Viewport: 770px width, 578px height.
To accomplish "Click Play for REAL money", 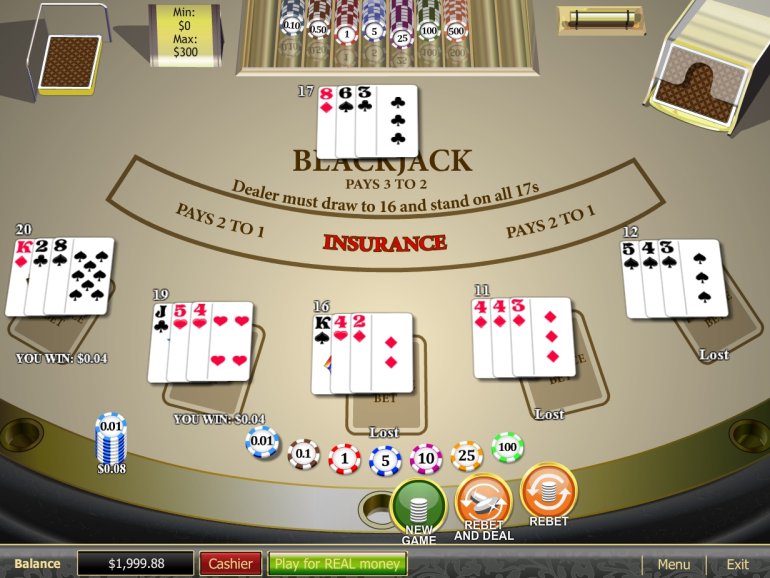I will tap(337, 564).
